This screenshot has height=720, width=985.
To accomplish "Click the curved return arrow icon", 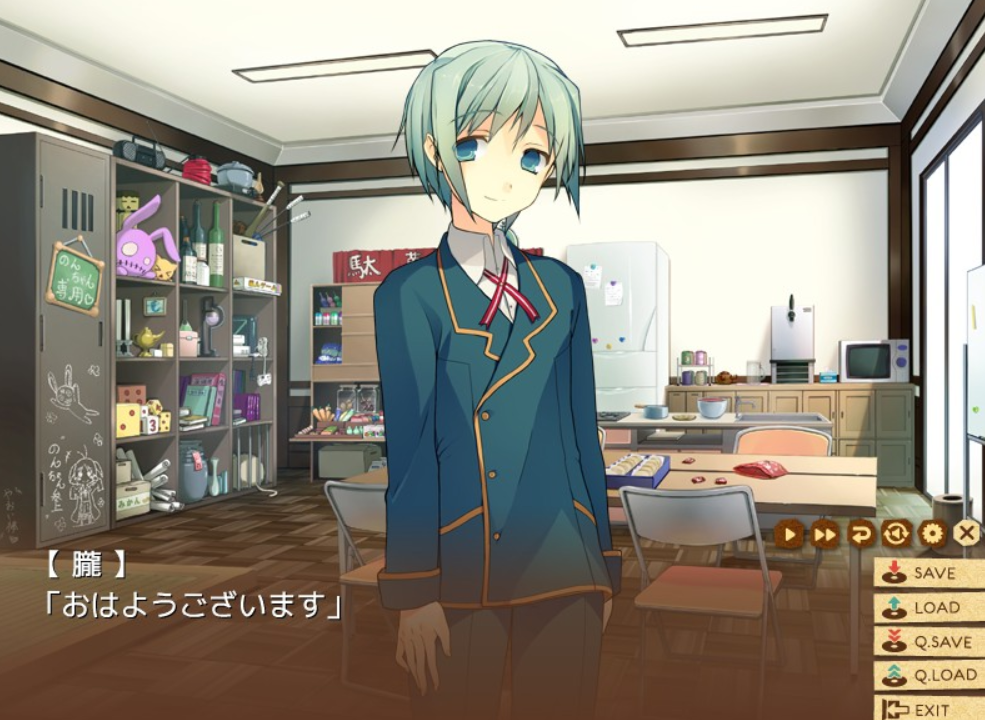I will coord(860,534).
